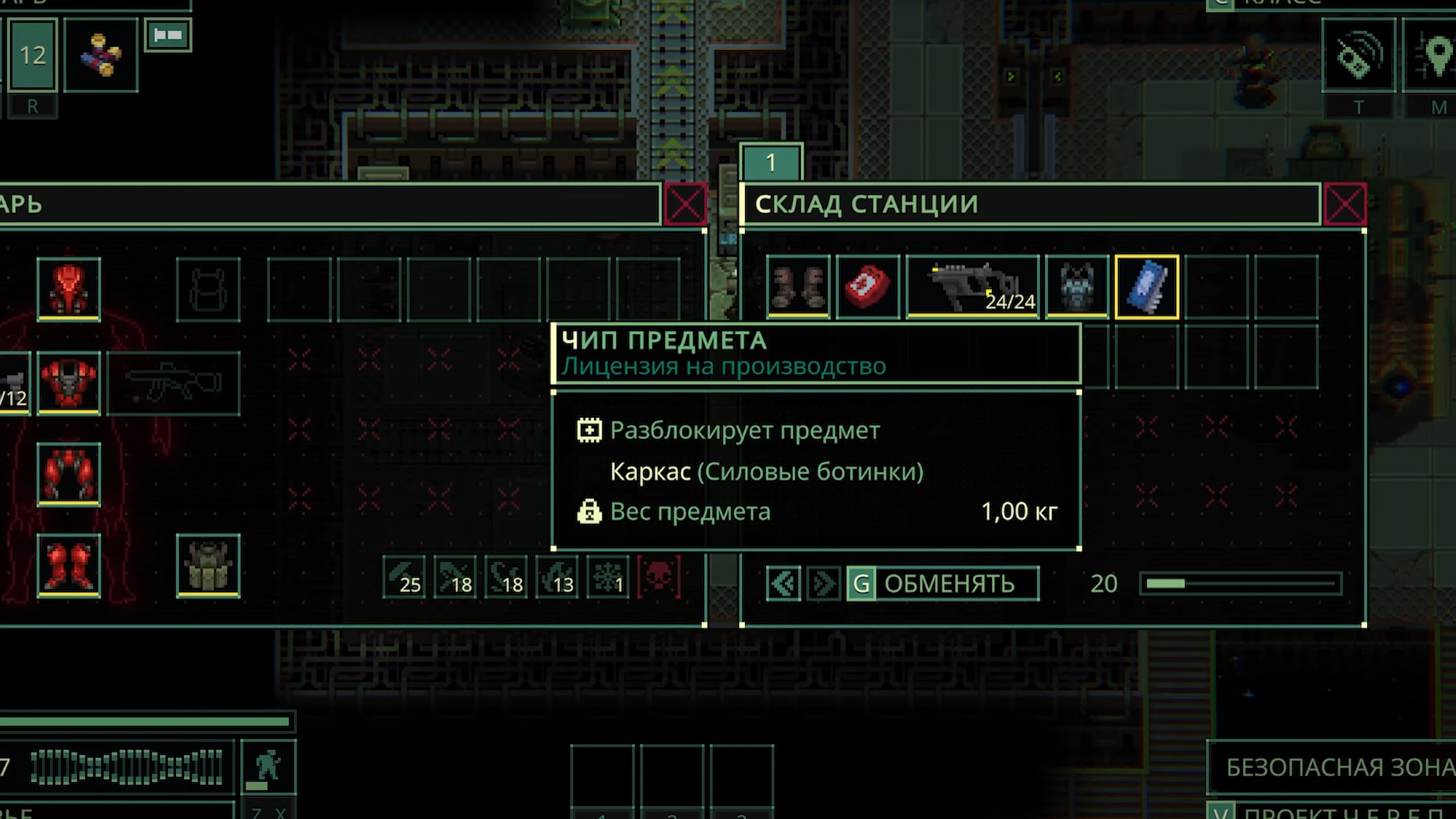The width and height of the screenshot is (1456, 819).
Task: Select the blue item chip slot
Action: pos(1147,287)
